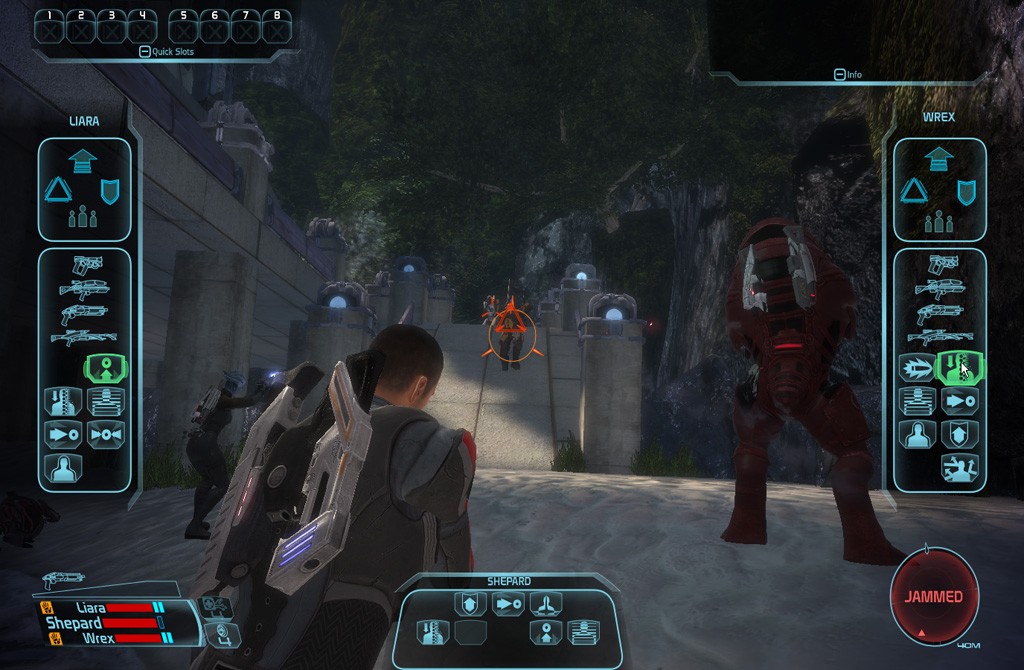Select Wrex's assault rifle icon
This screenshot has width=1024, height=670.
point(938,289)
